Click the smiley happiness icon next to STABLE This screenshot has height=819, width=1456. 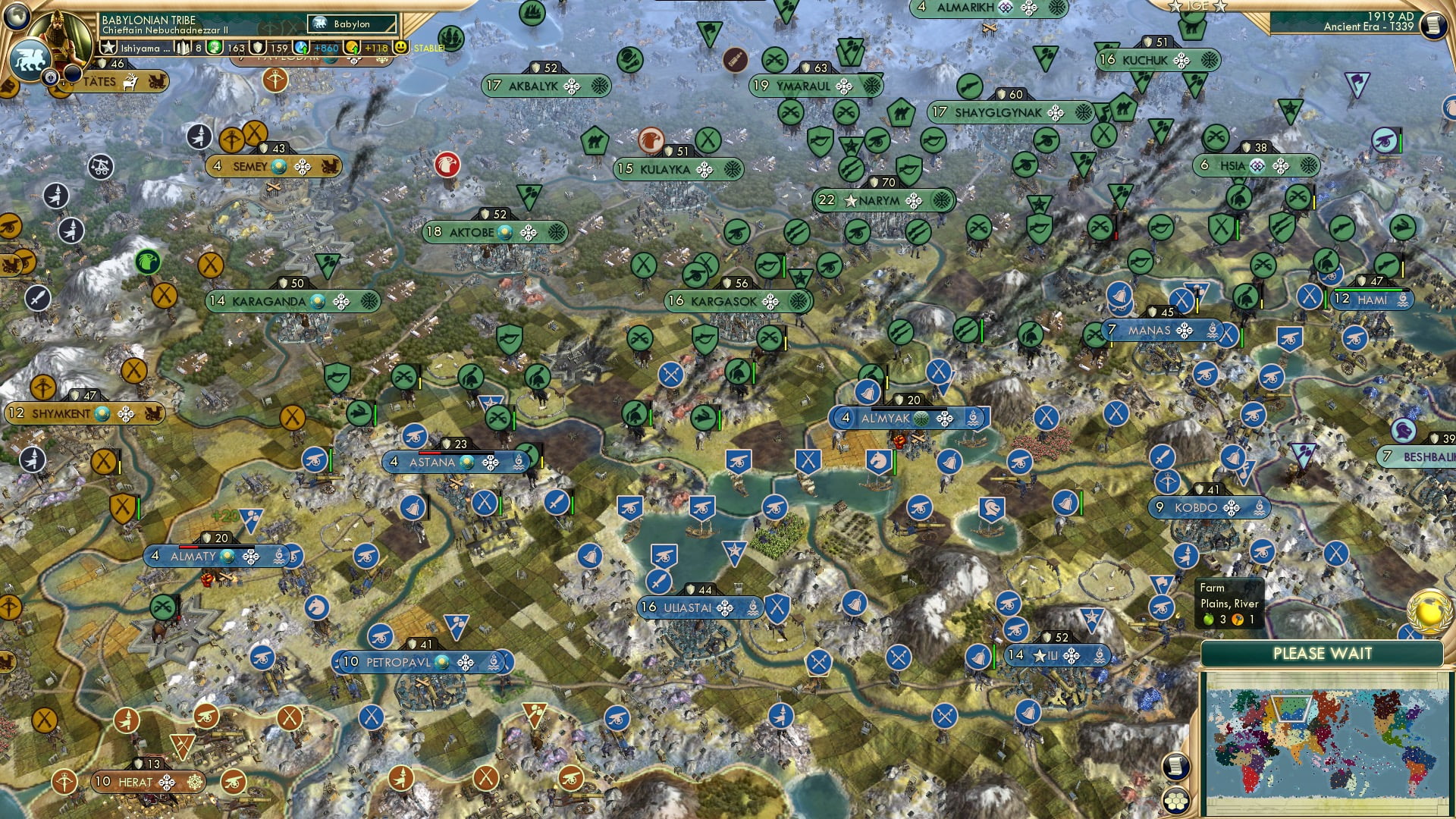[400, 47]
